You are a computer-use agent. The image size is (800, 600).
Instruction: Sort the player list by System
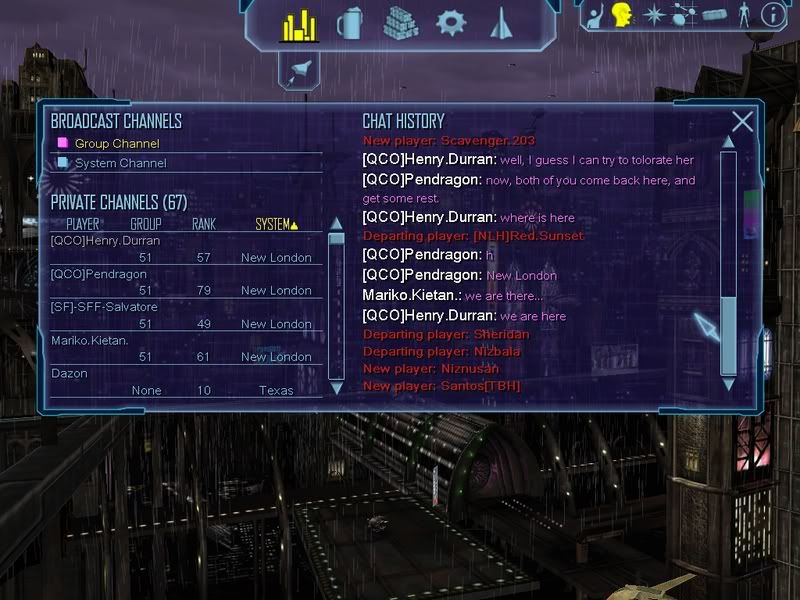(276, 224)
